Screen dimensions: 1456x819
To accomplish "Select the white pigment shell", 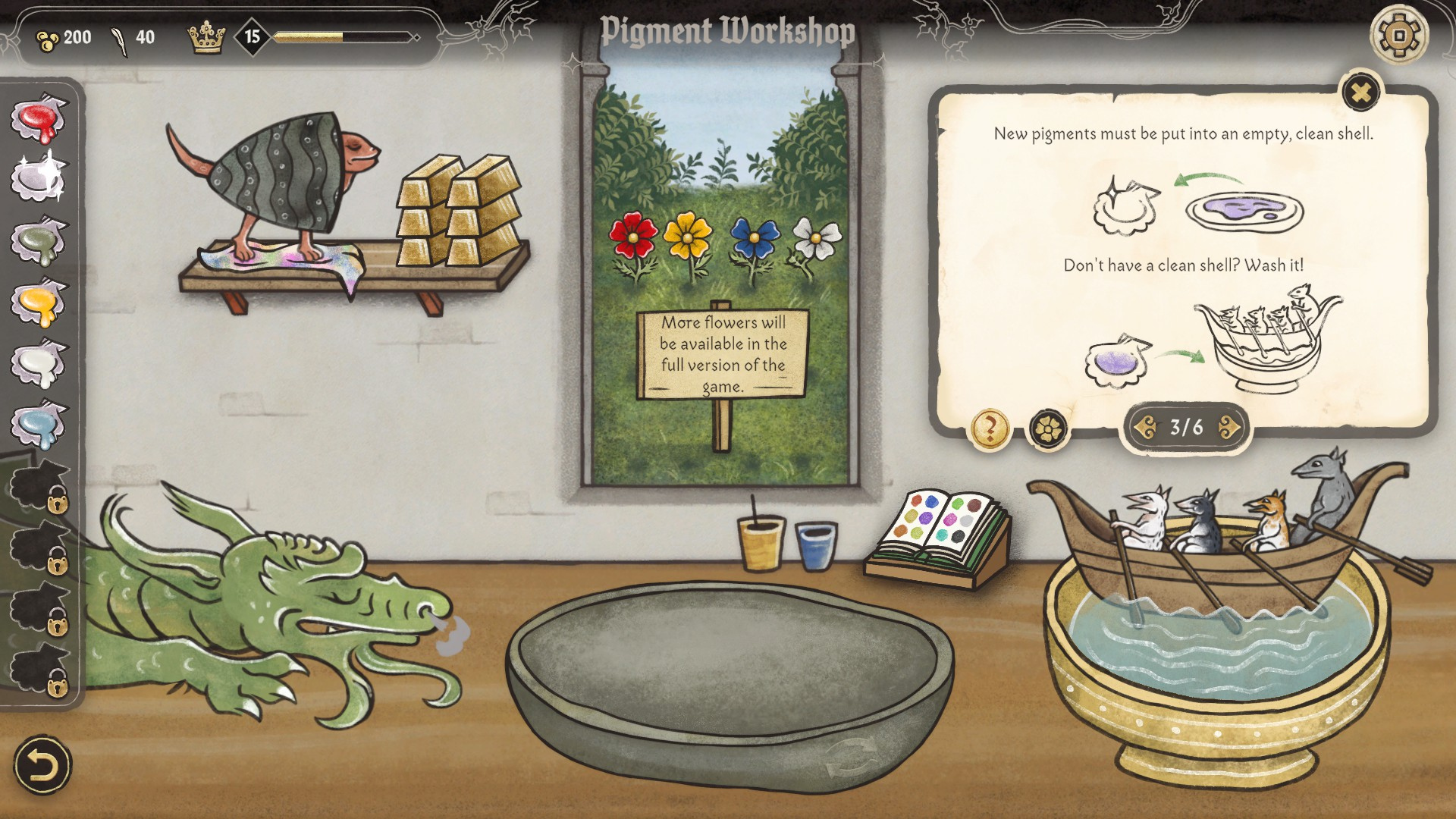I will pyautogui.click(x=39, y=364).
